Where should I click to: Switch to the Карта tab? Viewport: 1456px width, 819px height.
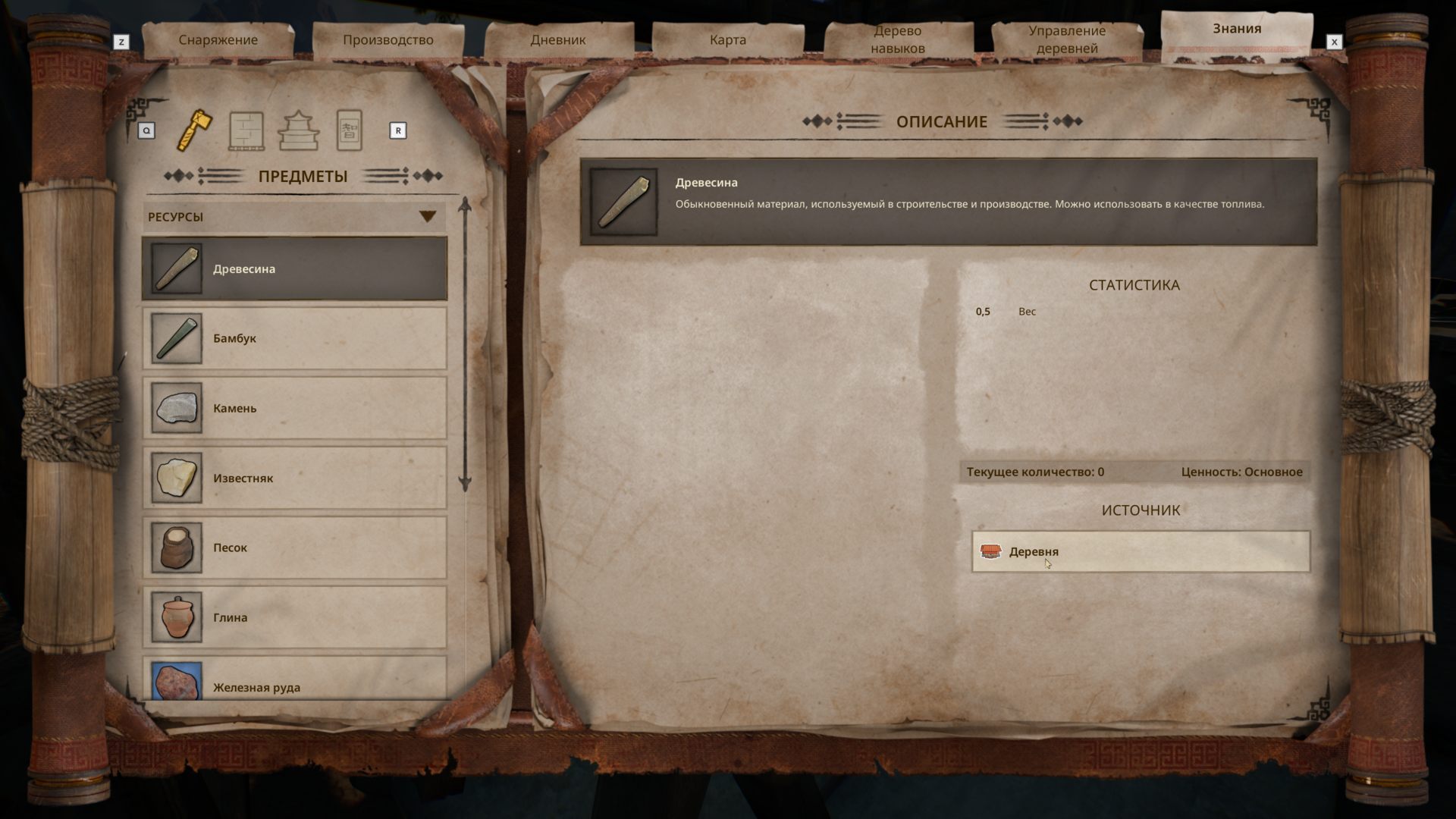pyautogui.click(x=726, y=39)
